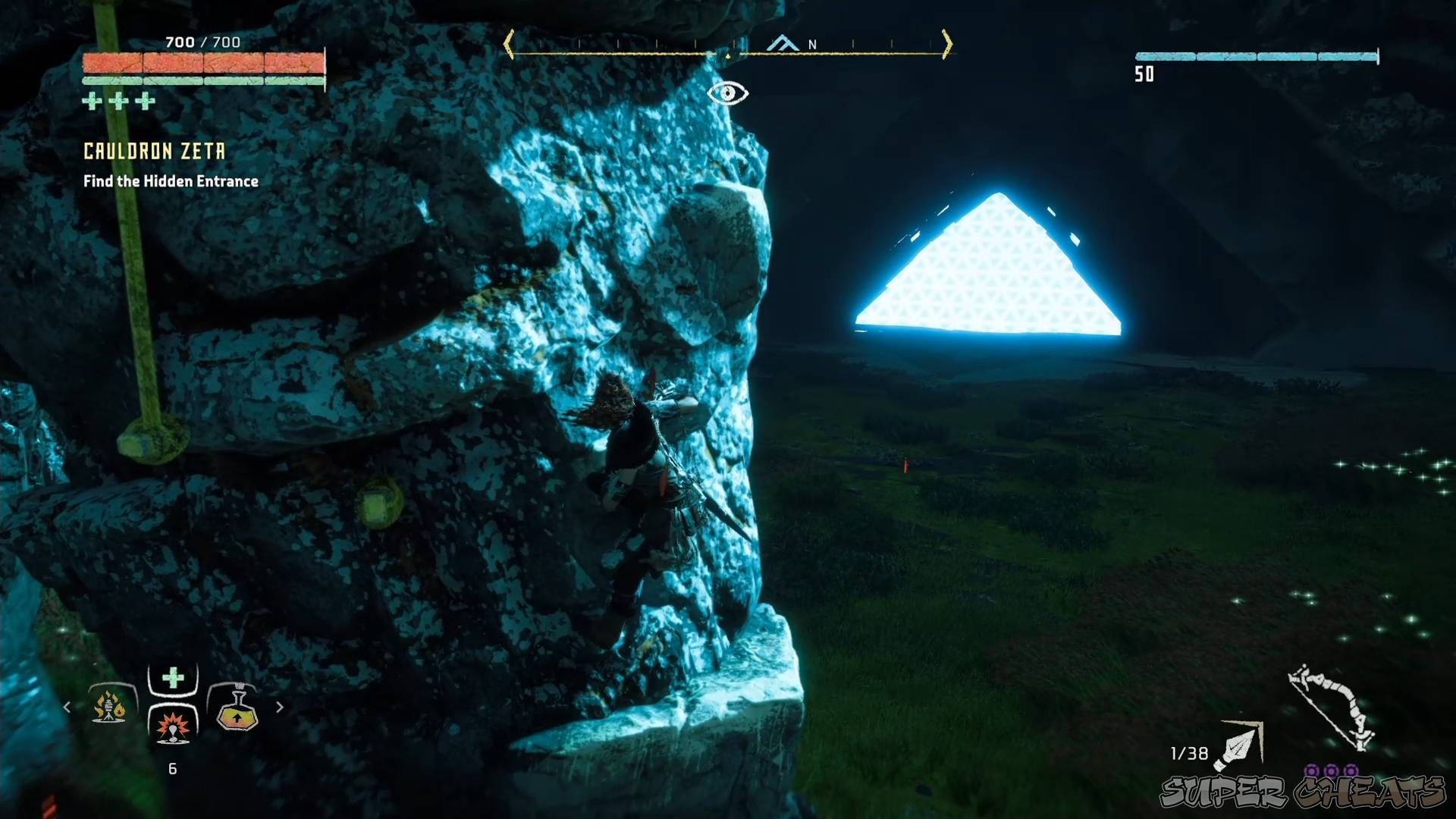Open the Cauldron Zeta quest title
The image size is (1456, 819).
[x=153, y=151]
